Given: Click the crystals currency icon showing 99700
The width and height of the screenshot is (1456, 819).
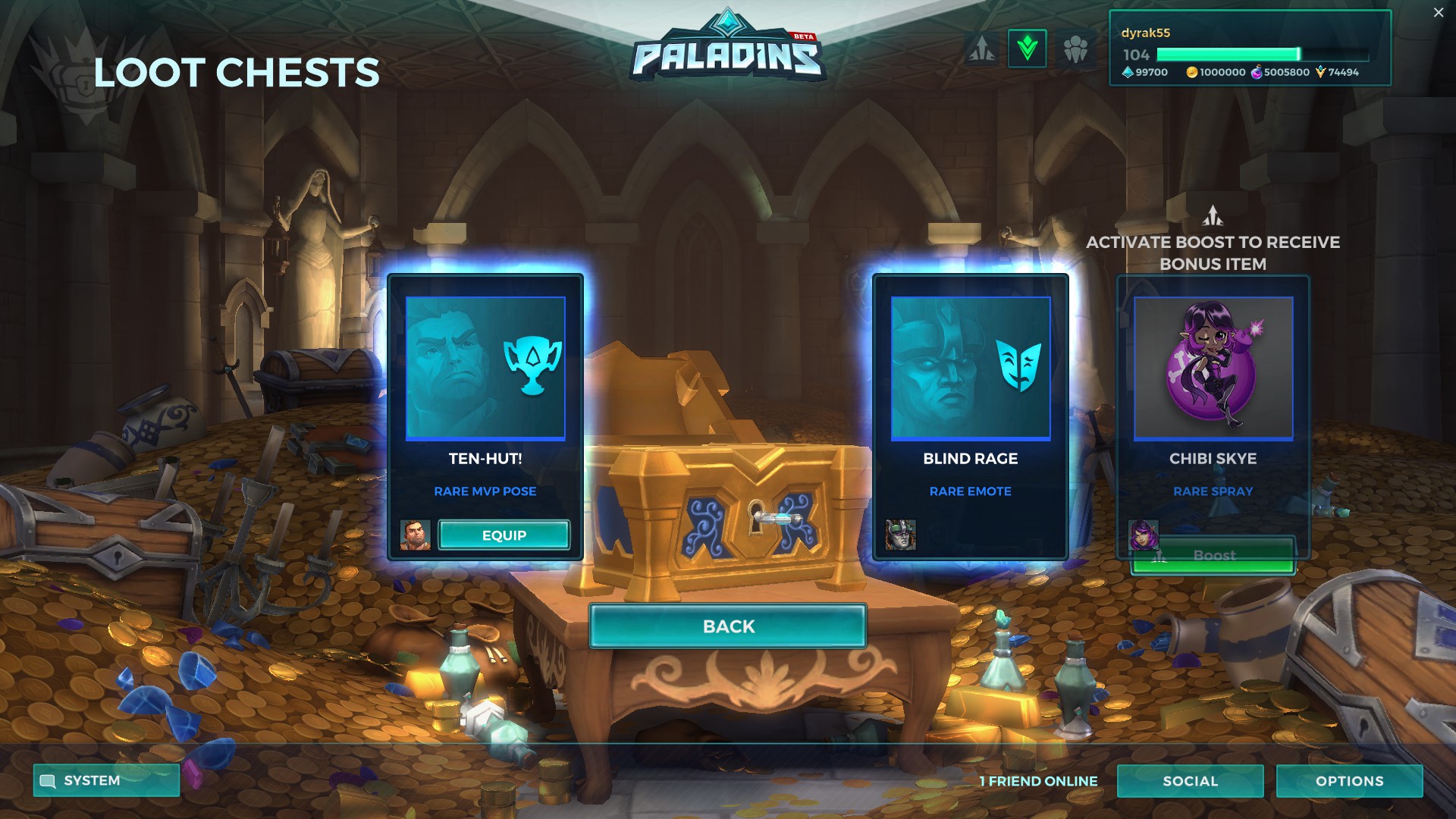Looking at the screenshot, I should click(1127, 74).
